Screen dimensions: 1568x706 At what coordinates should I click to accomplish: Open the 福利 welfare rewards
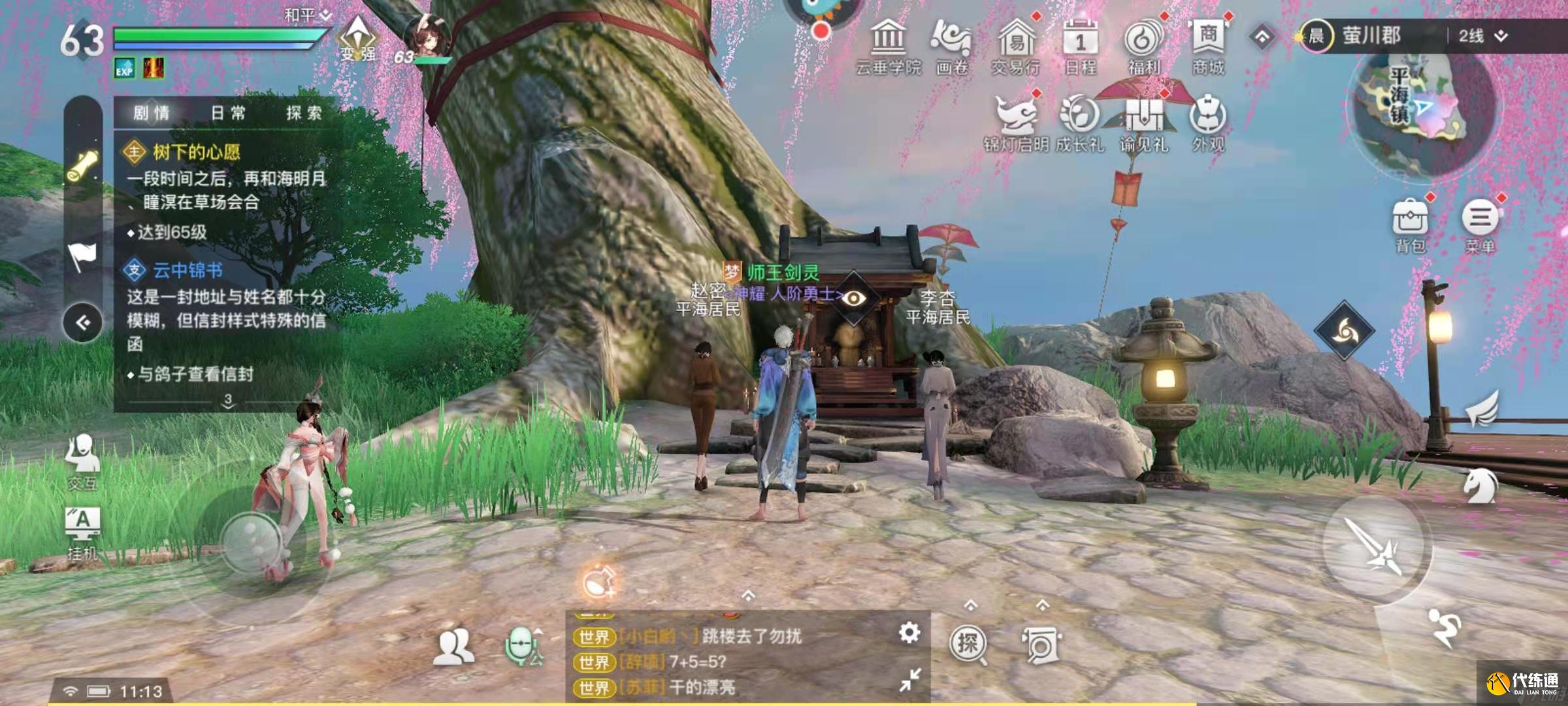[x=1143, y=46]
